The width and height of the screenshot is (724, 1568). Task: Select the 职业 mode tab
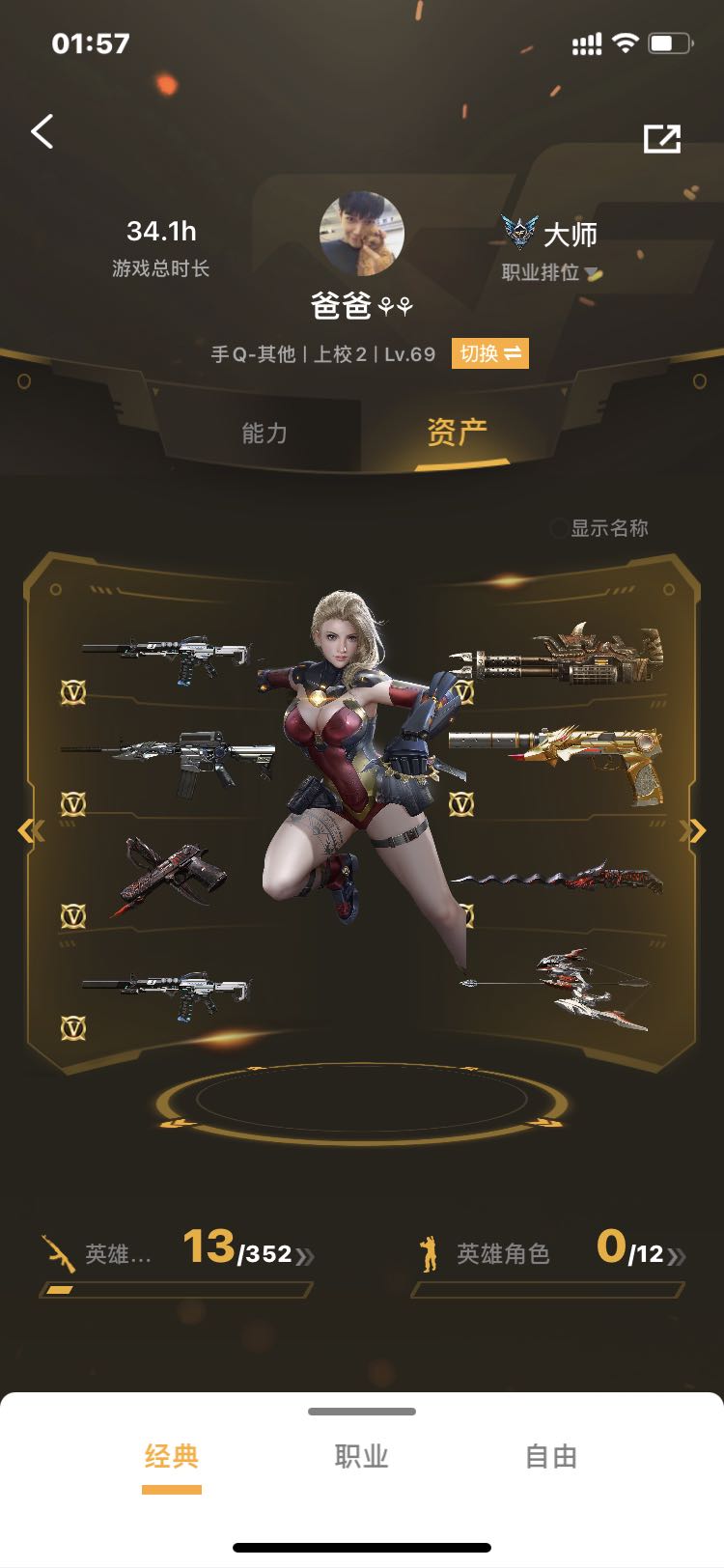361,1457
